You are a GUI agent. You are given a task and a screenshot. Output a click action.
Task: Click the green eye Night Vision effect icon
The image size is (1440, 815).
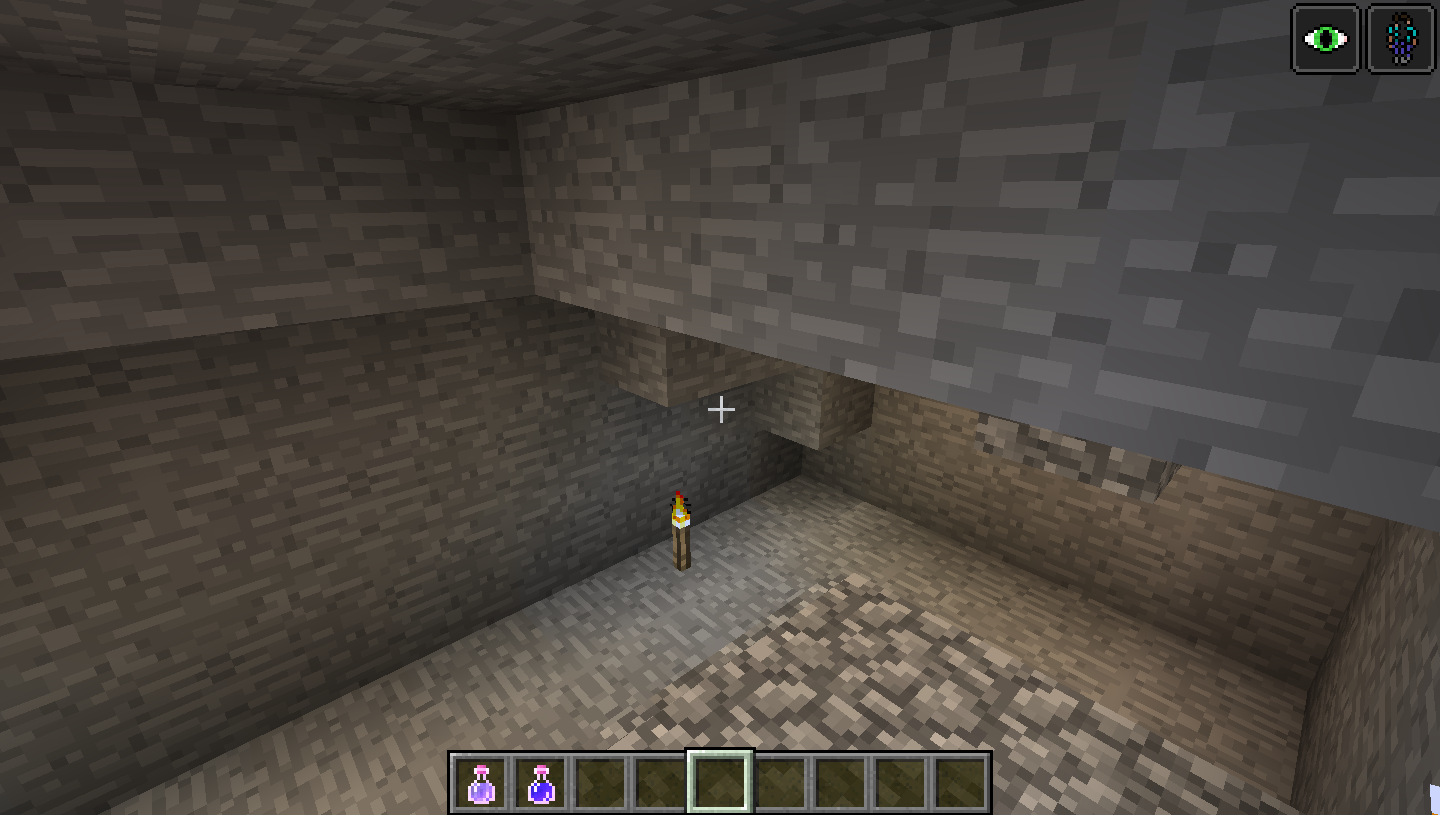point(1326,39)
